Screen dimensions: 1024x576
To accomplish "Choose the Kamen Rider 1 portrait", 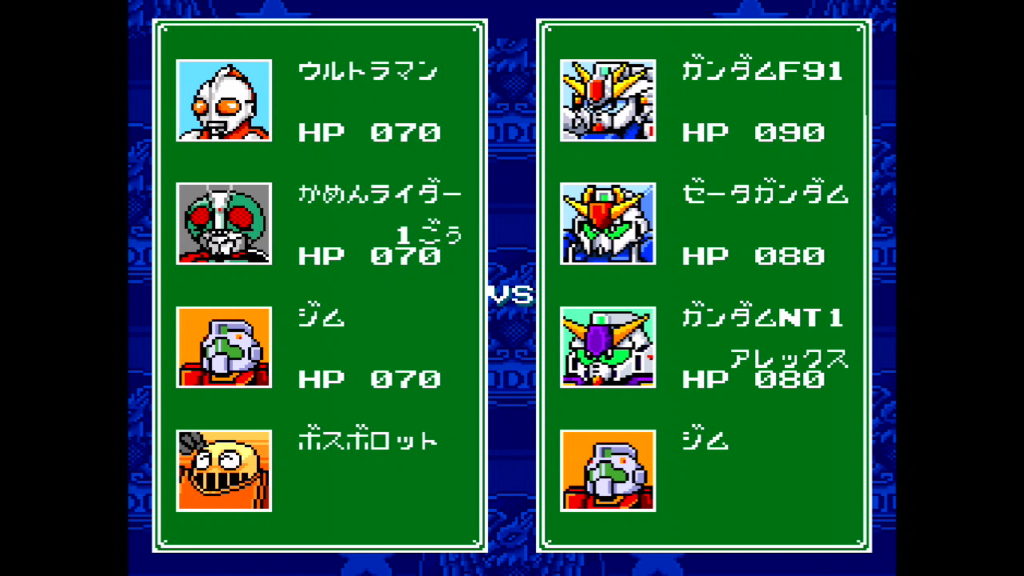I will [224, 223].
